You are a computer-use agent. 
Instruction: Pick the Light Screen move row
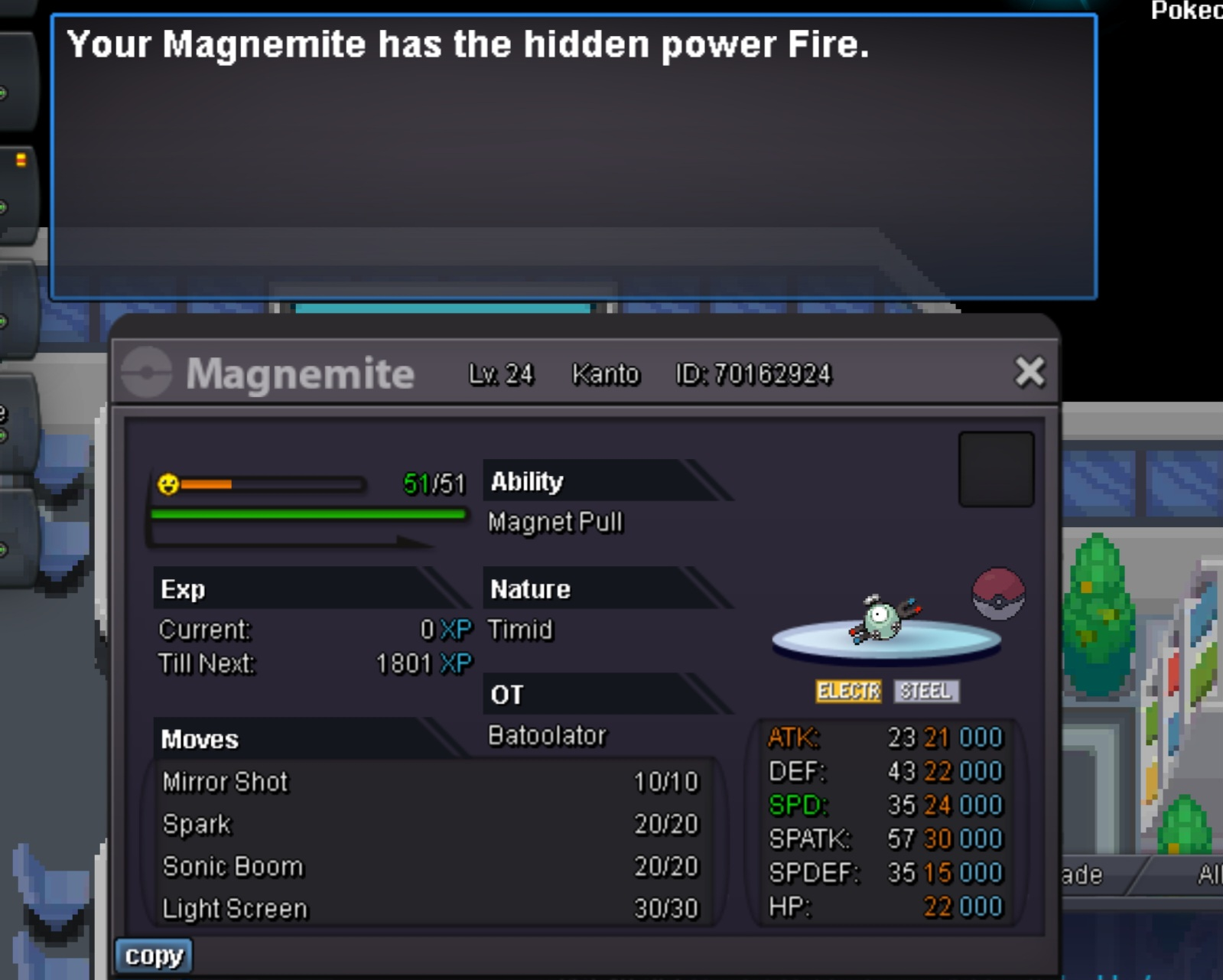(x=430, y=909)
